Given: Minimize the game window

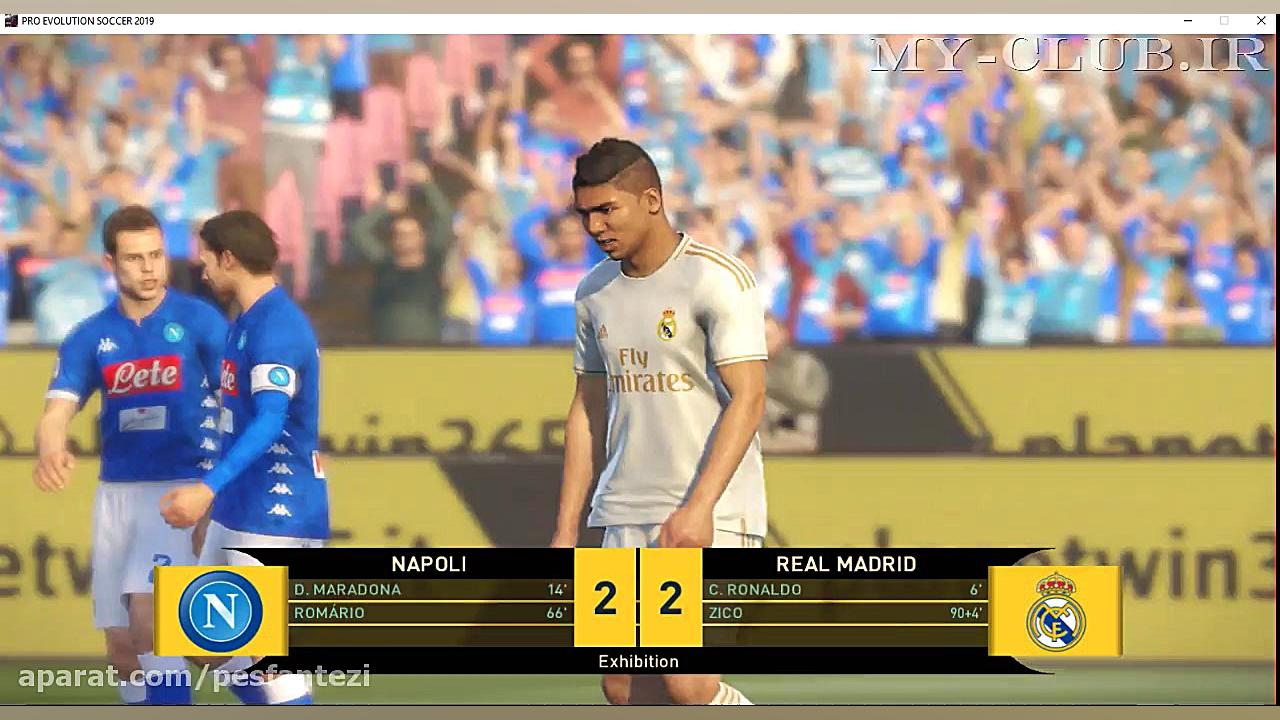Looking at the screenshot, I should click(1187, 20).
